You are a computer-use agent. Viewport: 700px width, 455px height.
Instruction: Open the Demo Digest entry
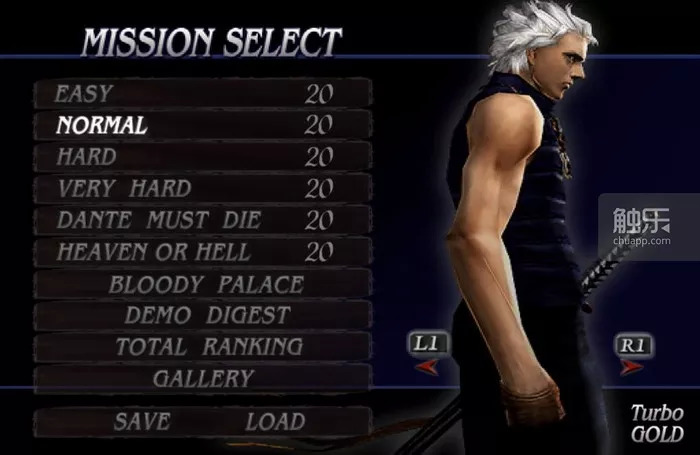[x=207, y=315]
